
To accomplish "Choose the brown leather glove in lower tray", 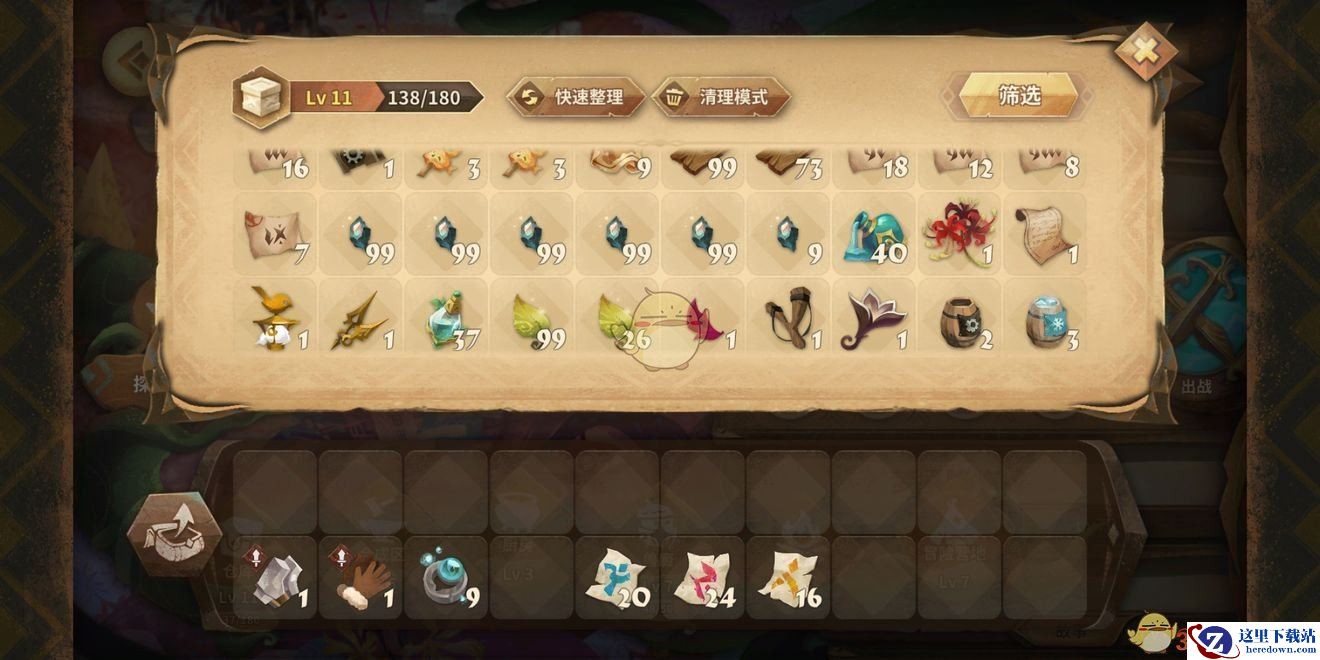I will [360, 578].
